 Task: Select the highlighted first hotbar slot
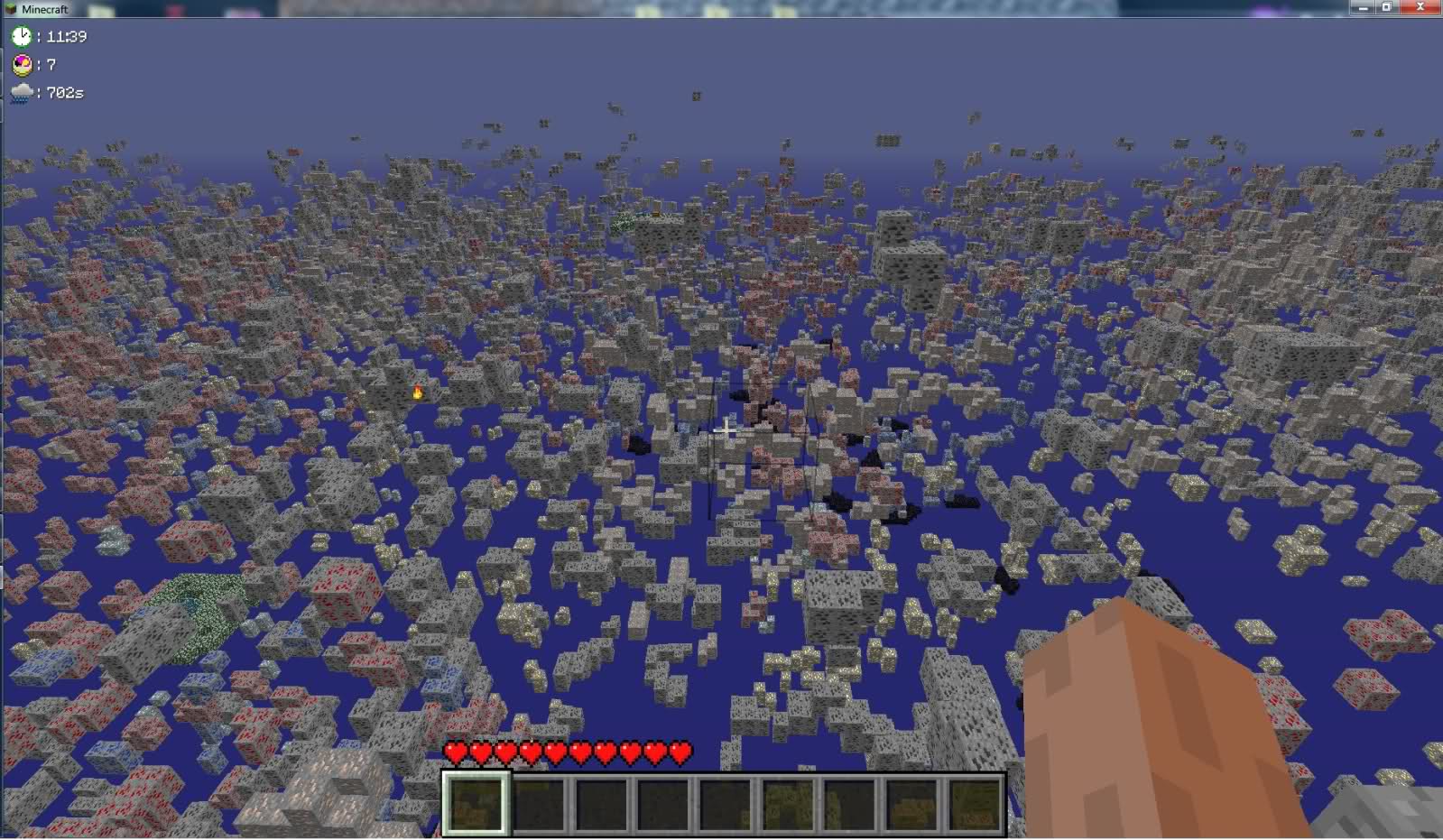pos(476,803)
